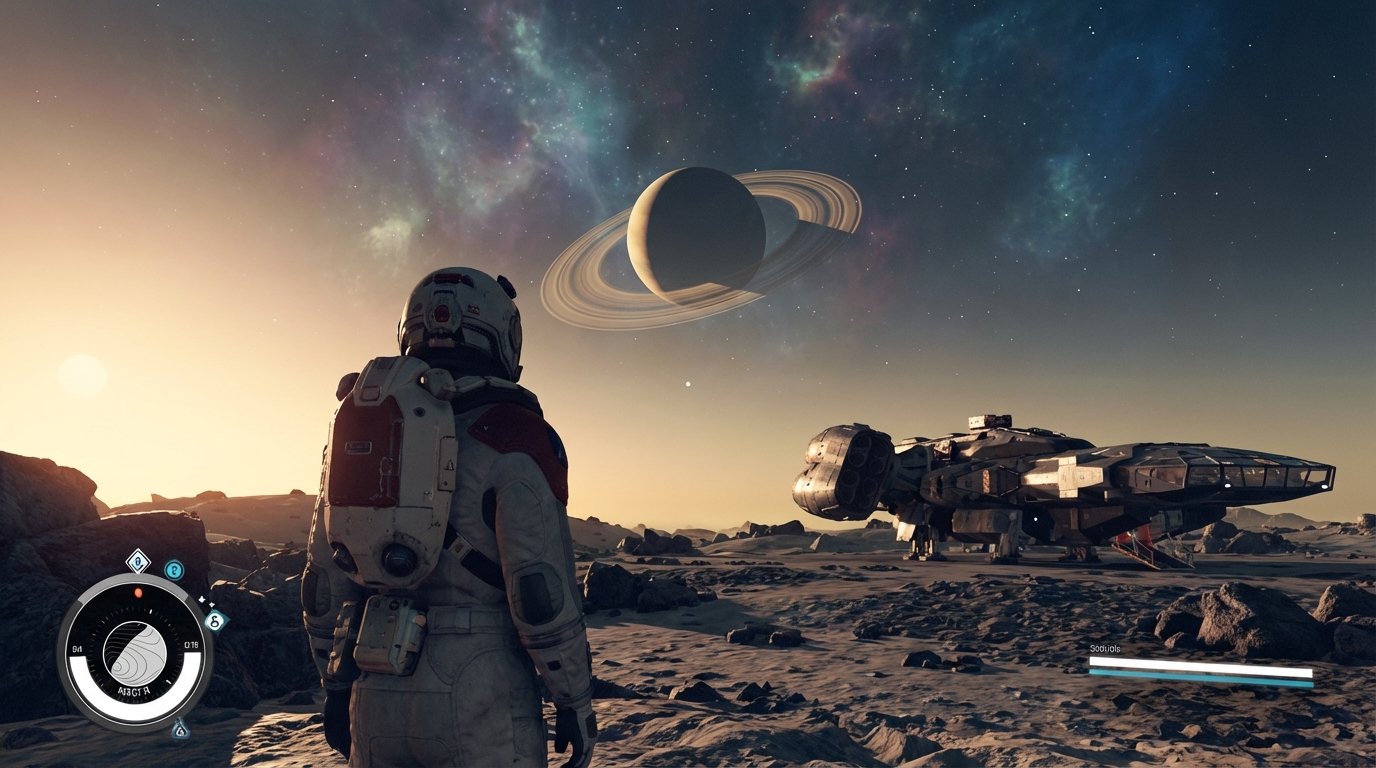The height and width of the screenshot is (768, 1376).
Task: Click the white diamond quest marker icon
Action: pos(138,562)
